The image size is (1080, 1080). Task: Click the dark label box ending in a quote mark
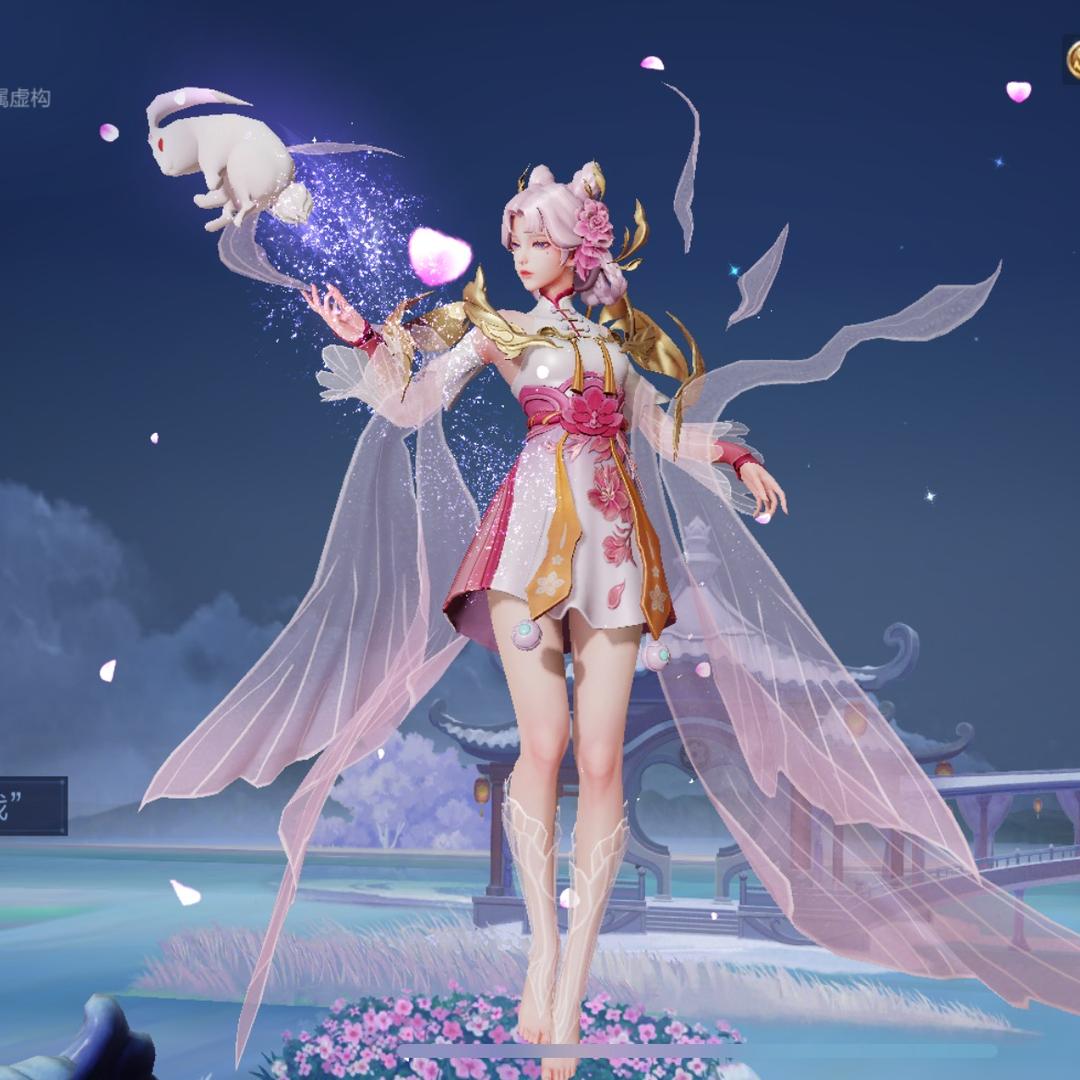click(x=31, y=805)
